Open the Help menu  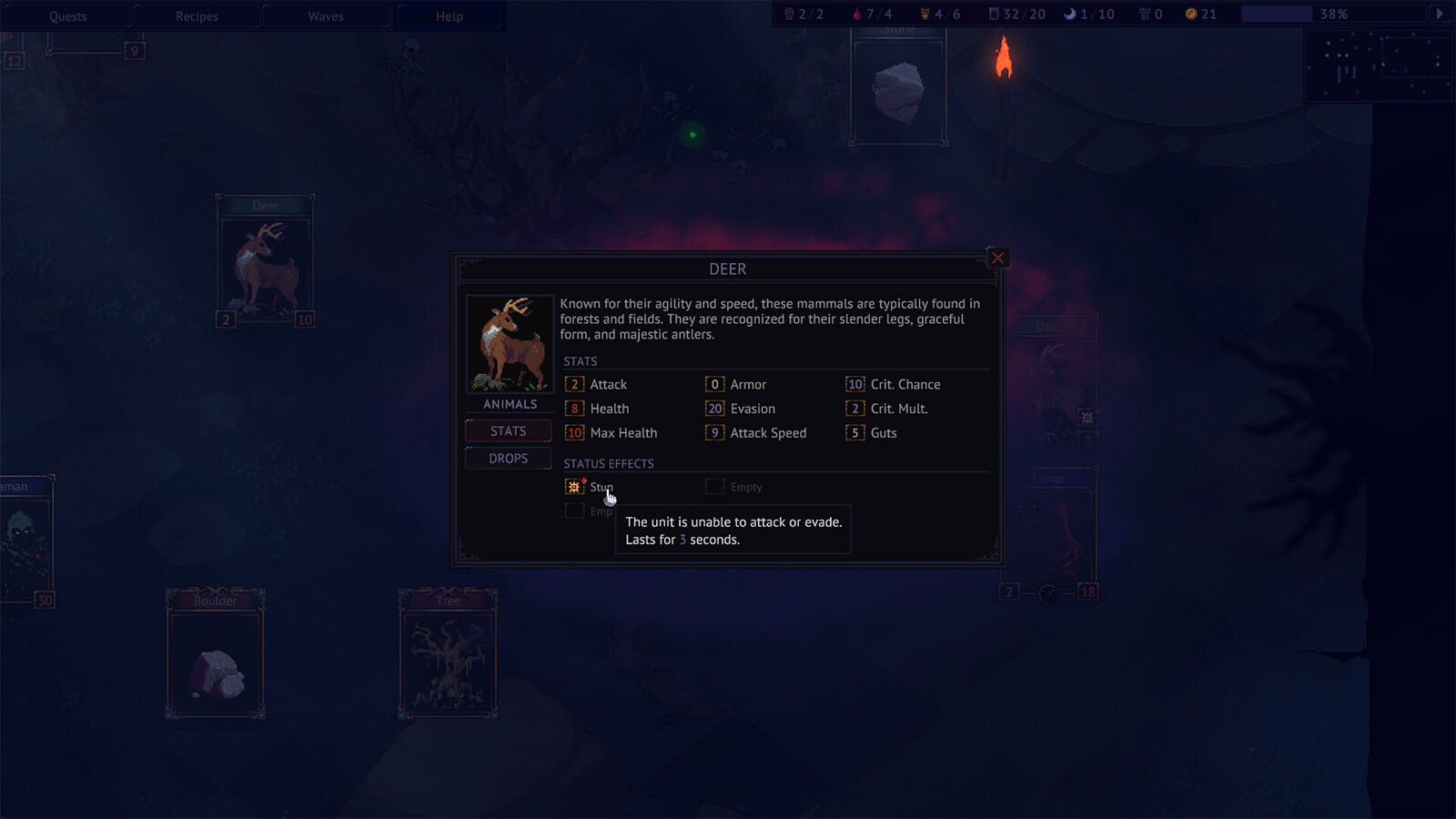pyautogui.click(x=450, y=16)
